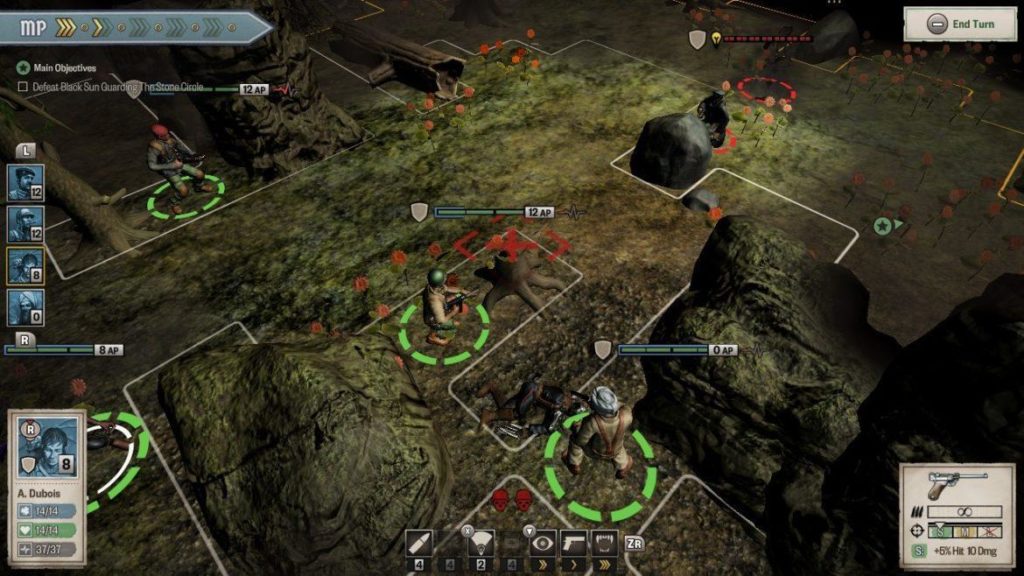Image resolution: width=1024 pixels, height=576 pixels.
Task: Use the eye vision ability
Action: tap(543, 542)
